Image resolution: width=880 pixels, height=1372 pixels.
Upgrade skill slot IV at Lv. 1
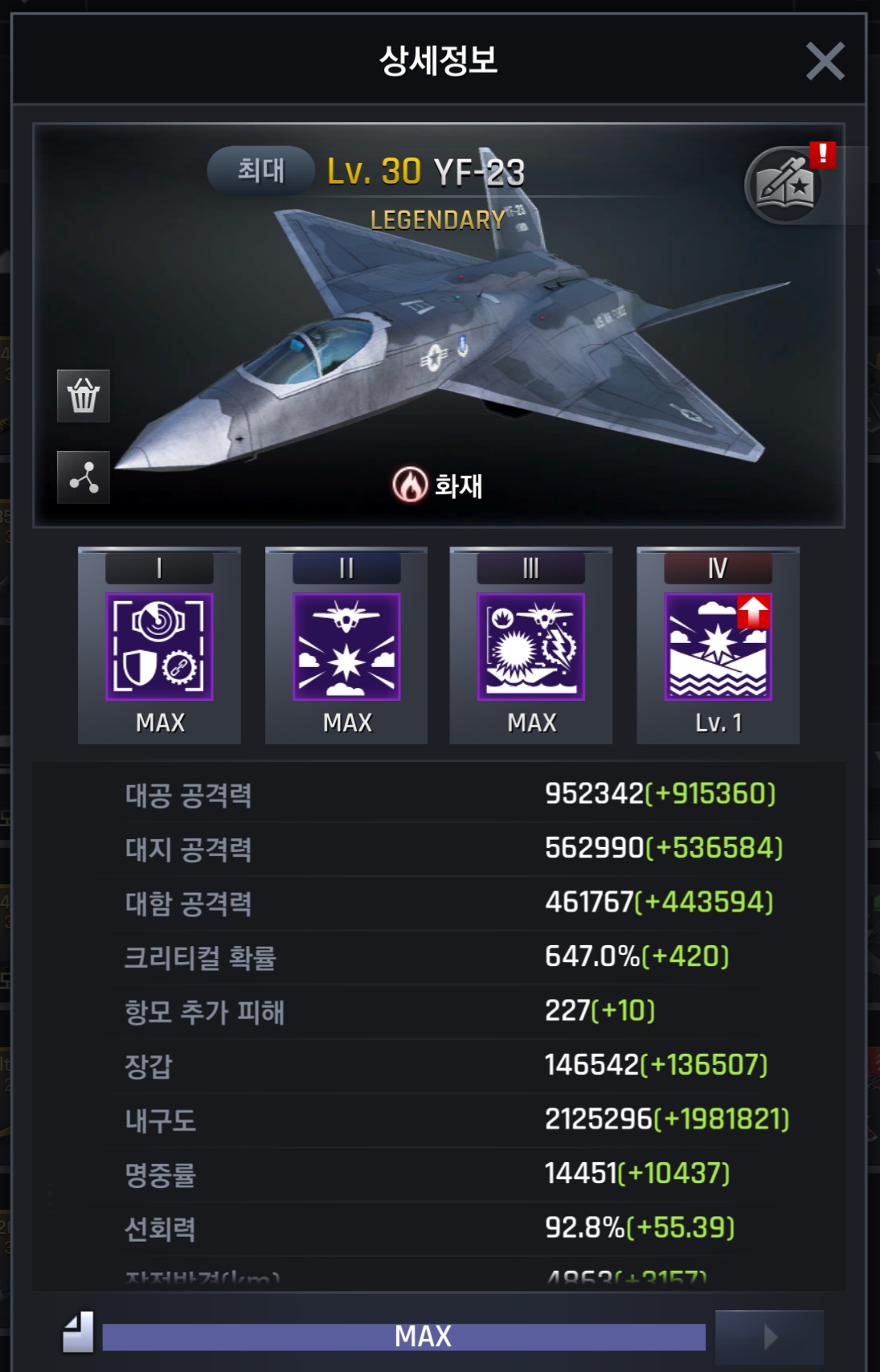point(718,647)
